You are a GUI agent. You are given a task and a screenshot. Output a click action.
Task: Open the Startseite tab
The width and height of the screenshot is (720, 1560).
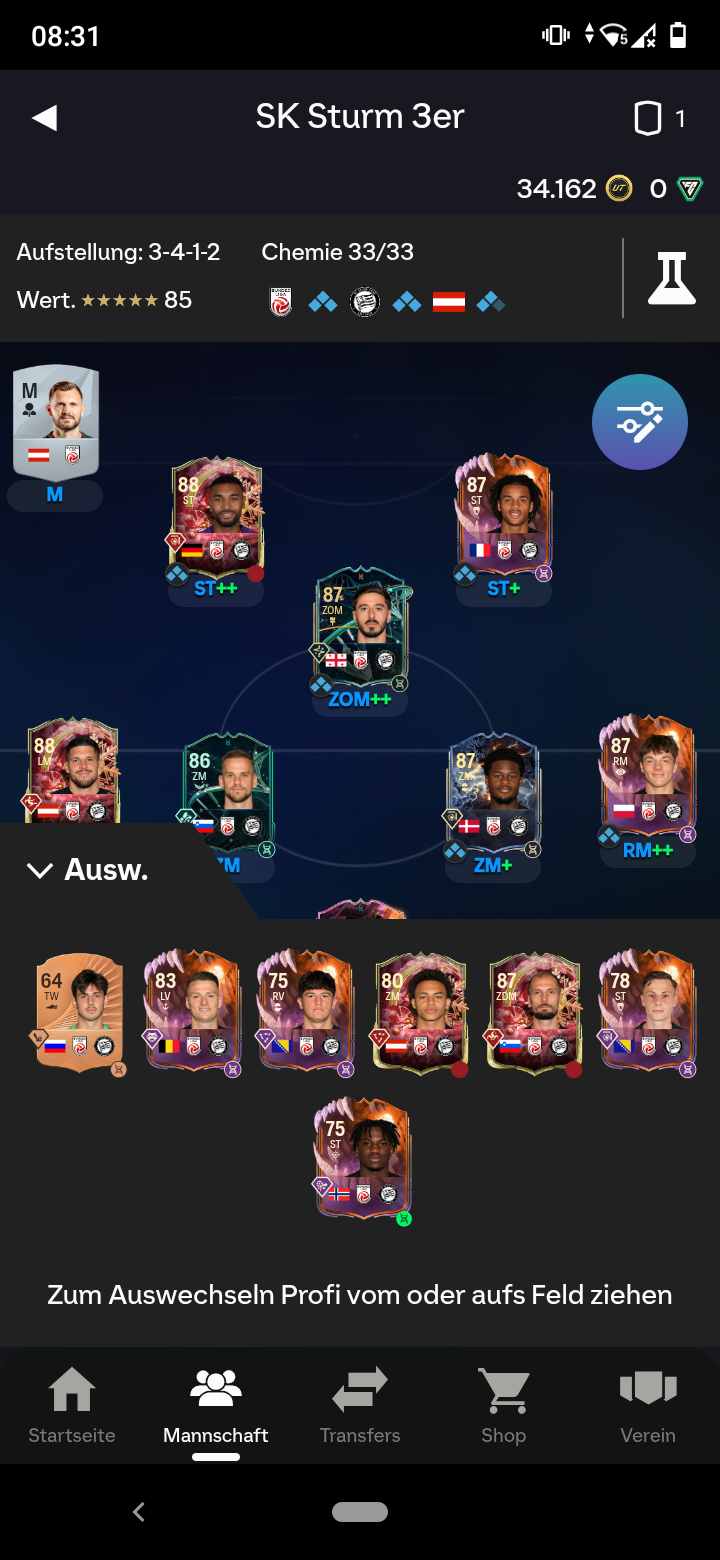[x=72, y=1406]
